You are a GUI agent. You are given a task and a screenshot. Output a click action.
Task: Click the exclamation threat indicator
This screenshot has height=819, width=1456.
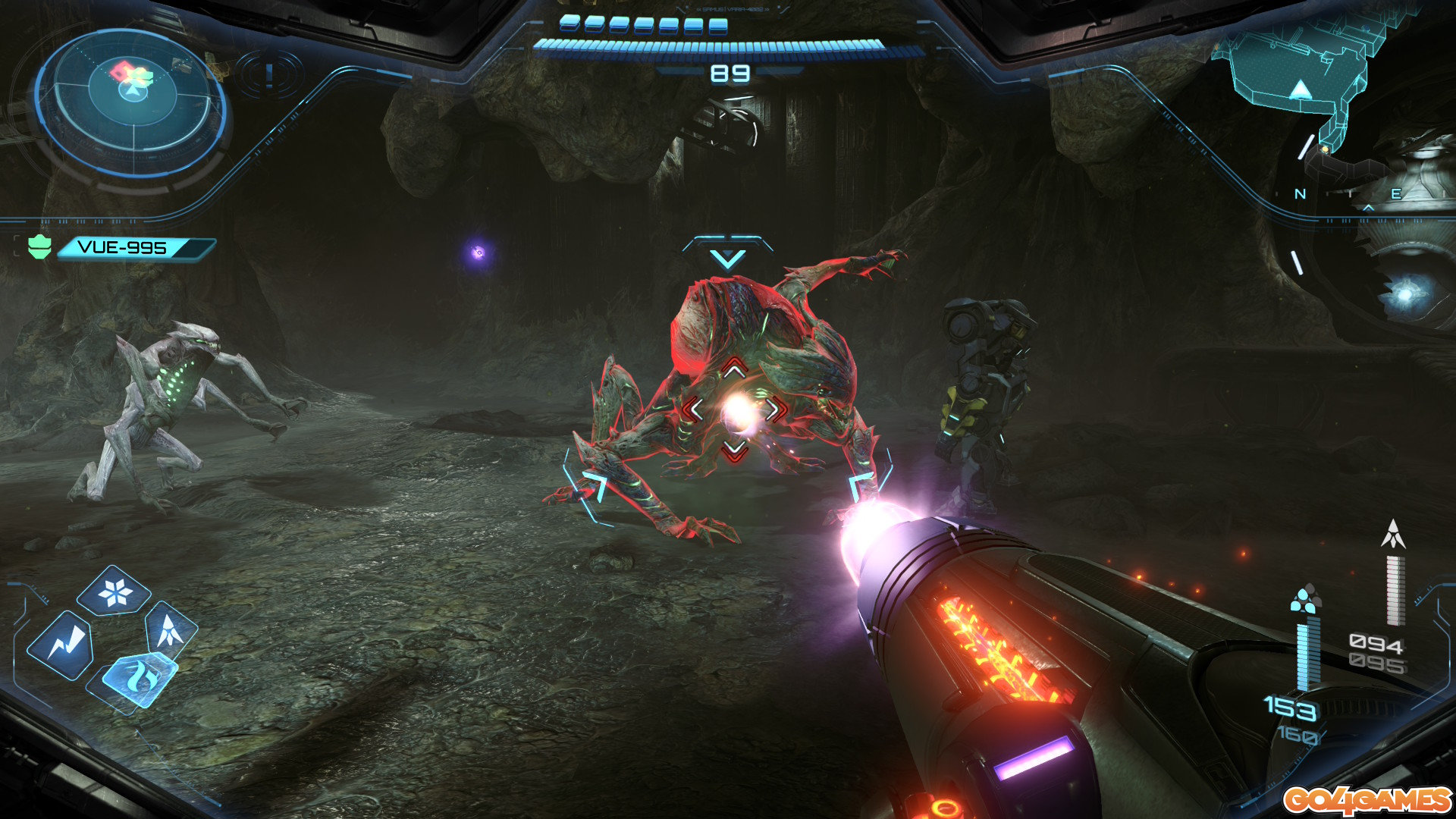point(269,75)
